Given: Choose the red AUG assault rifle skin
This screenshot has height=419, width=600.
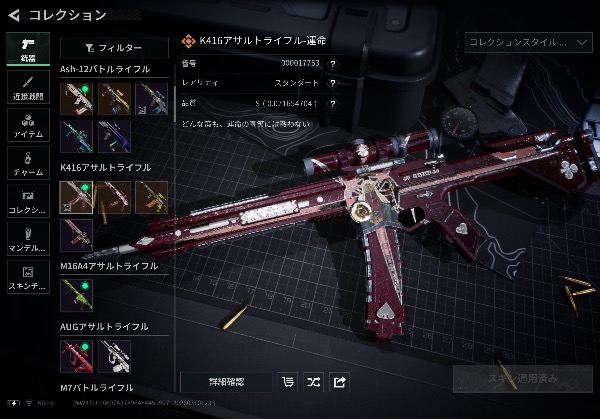Looking at the screenshot, I should tap(77, 355).
